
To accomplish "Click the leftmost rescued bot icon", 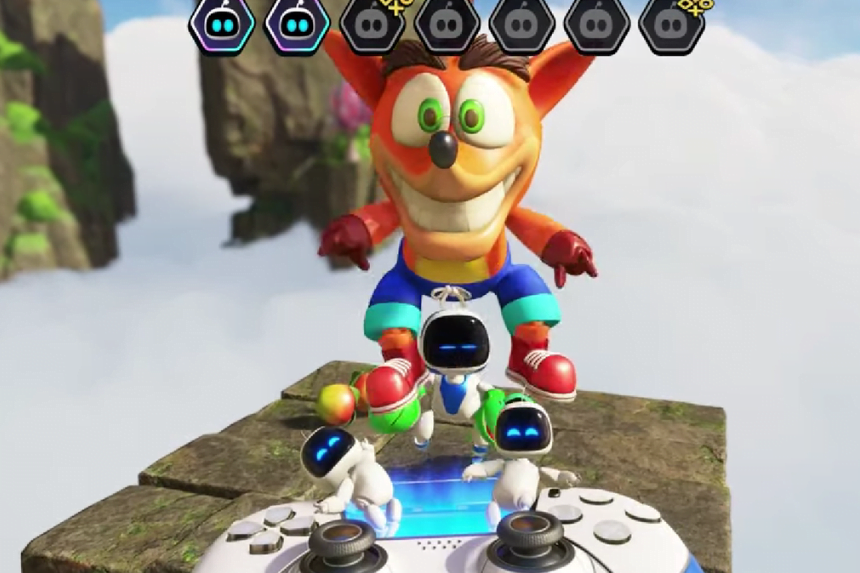I will [x=221, y=26].
